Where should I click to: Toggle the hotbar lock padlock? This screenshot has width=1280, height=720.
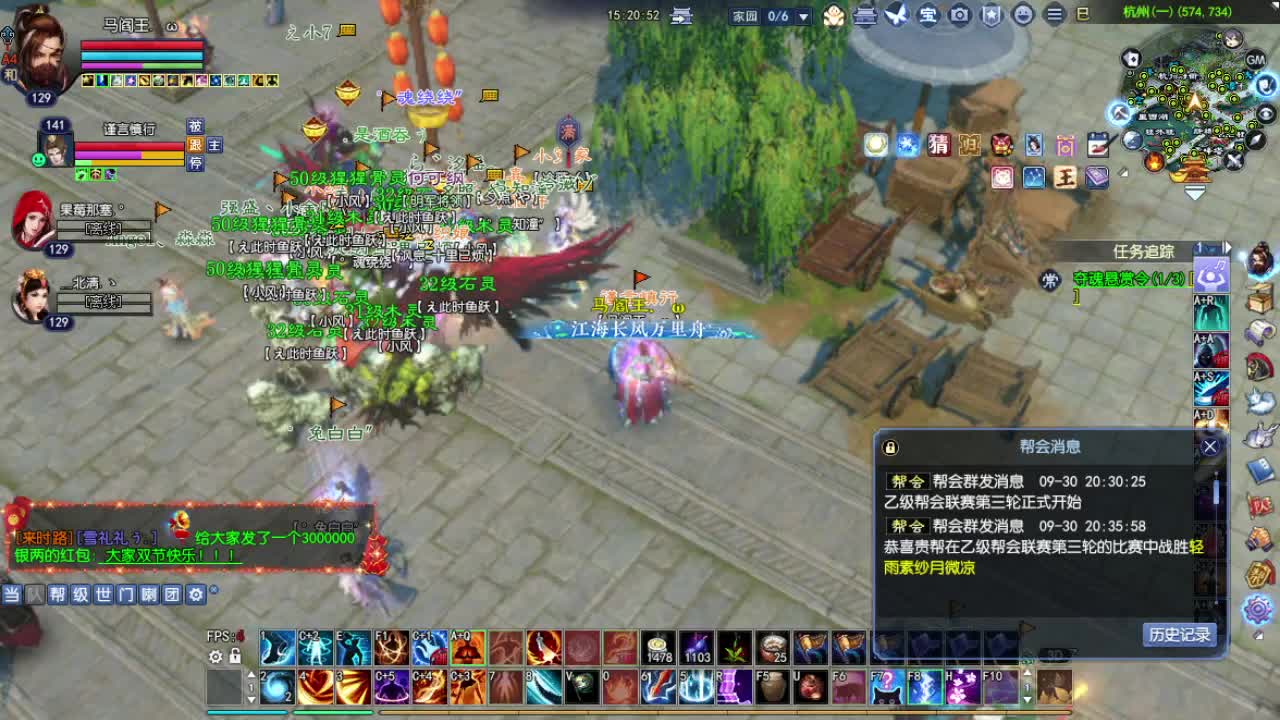click(x=234, y=655)
